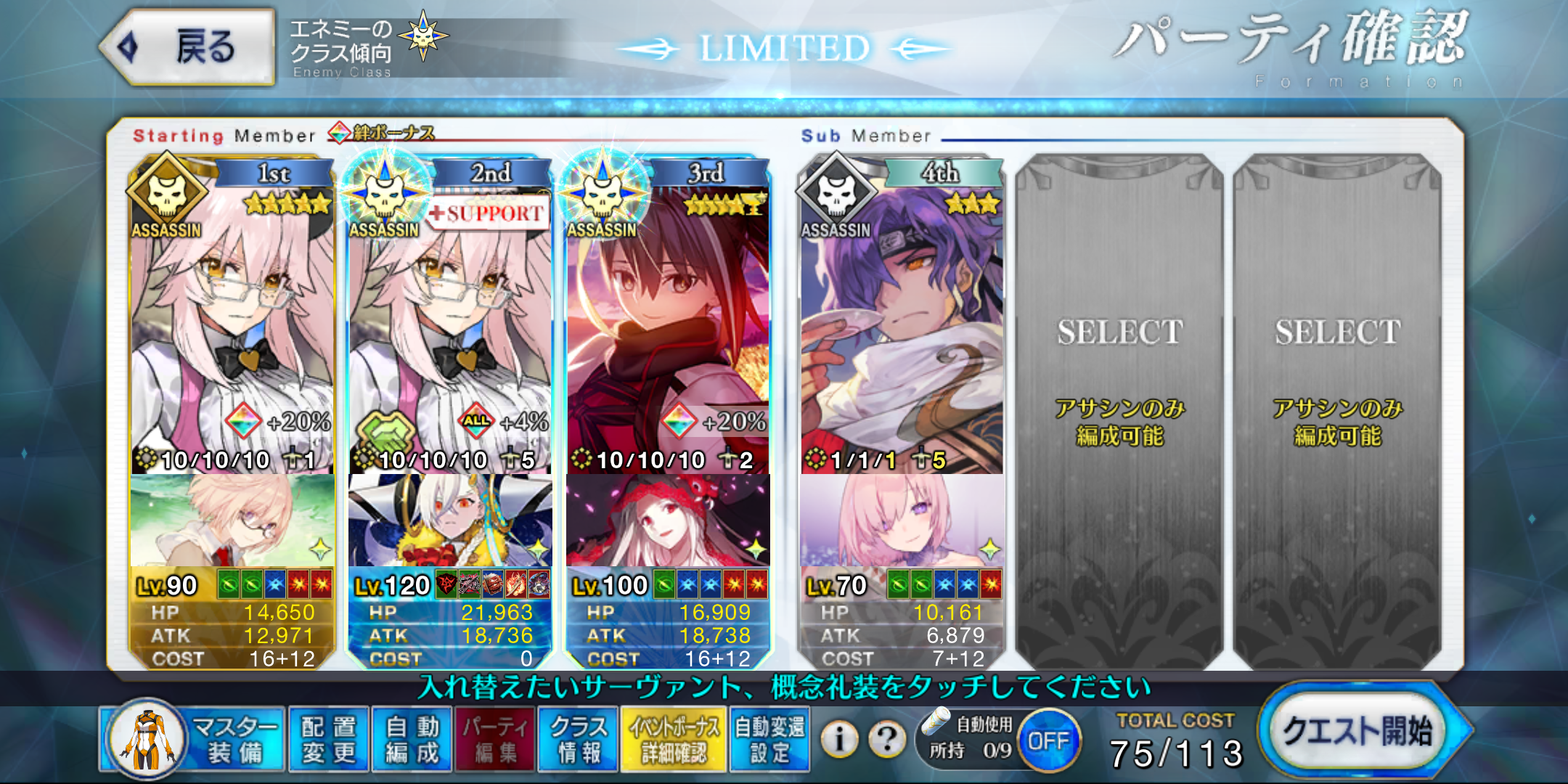Select the Lv.120 support craft essence
1568x784 pixels.
[x=450, y=520]
